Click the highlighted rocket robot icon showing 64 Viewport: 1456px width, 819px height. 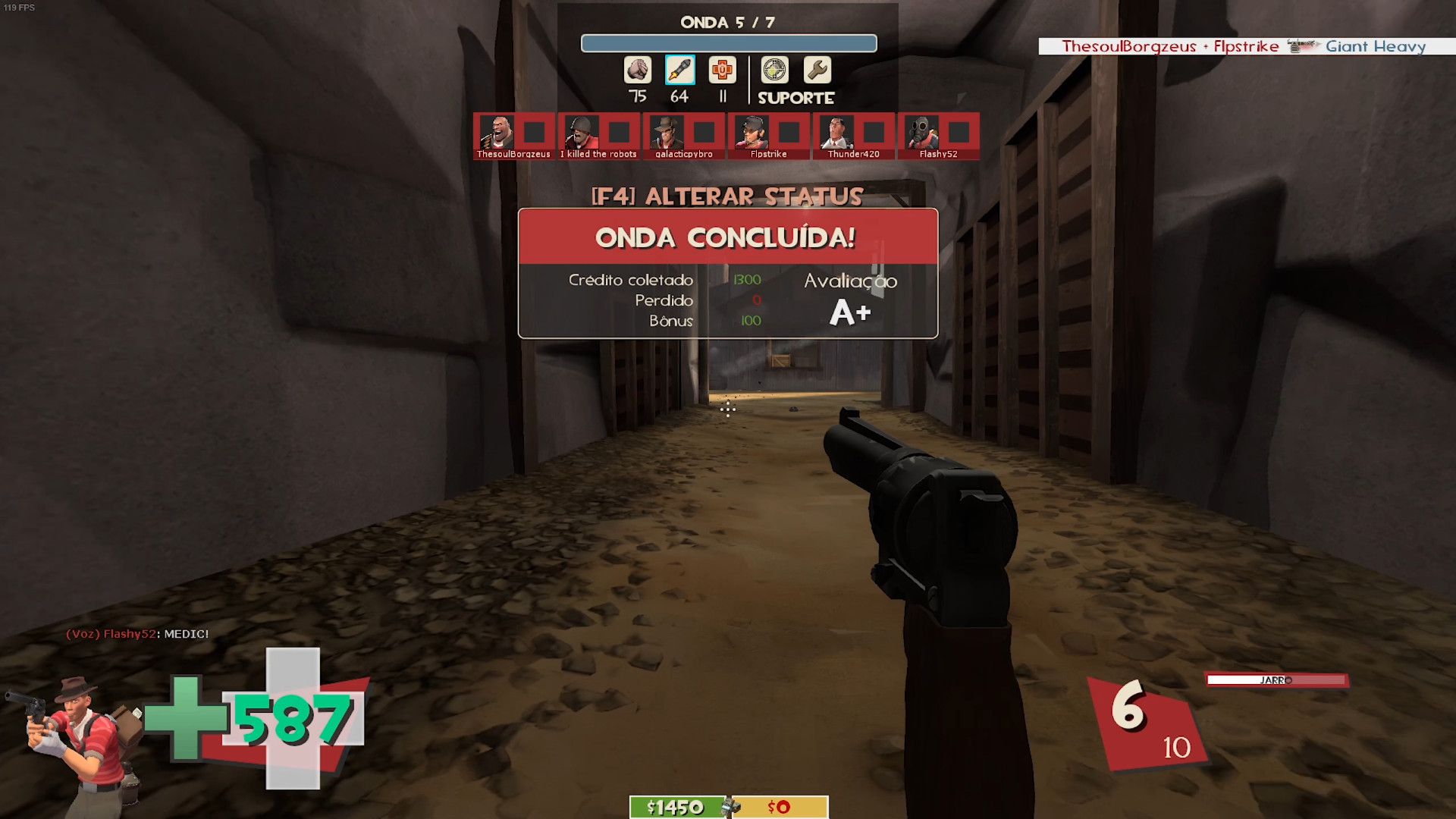pos(680,70)
